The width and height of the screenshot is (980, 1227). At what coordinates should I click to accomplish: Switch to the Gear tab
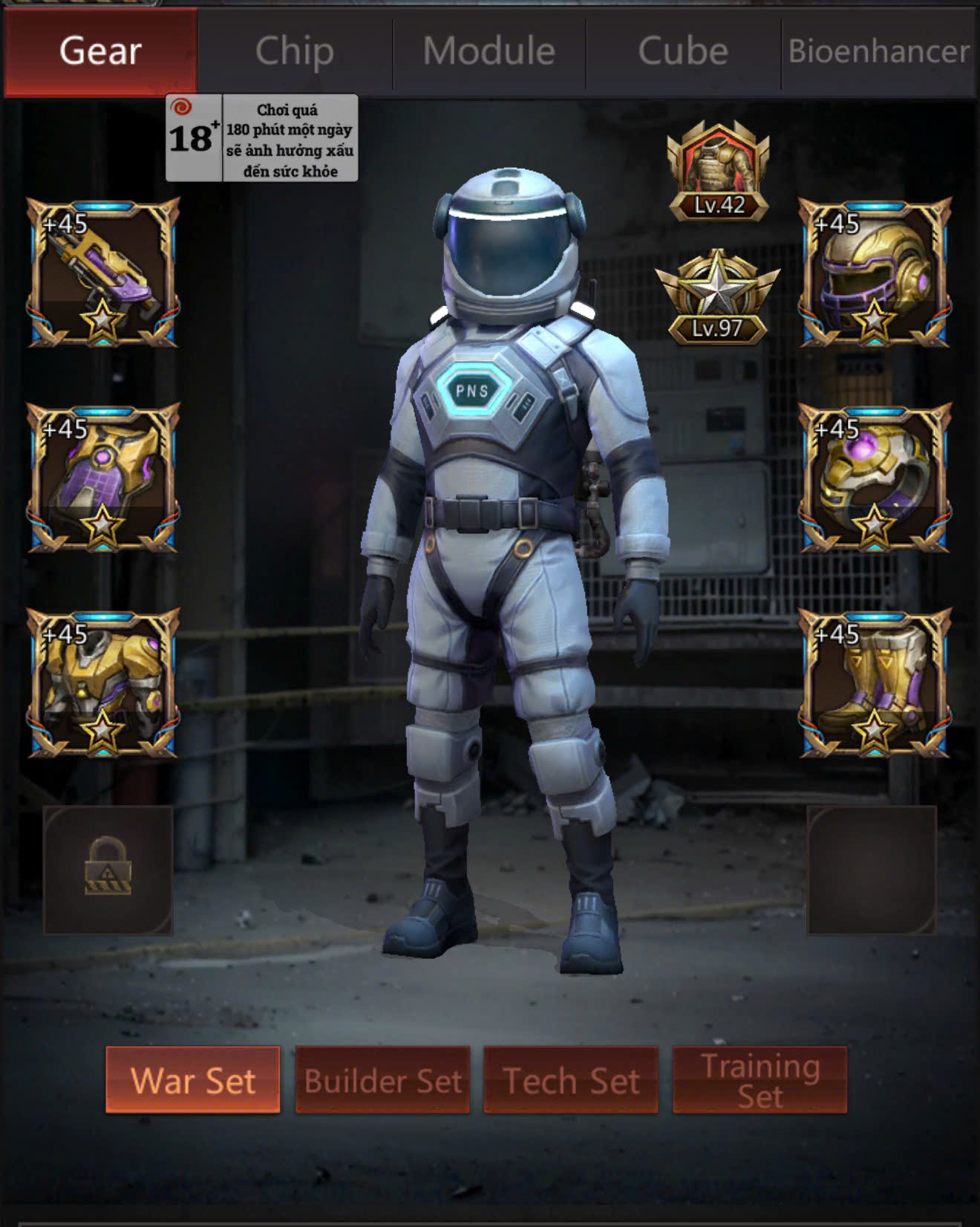(101, 52)
